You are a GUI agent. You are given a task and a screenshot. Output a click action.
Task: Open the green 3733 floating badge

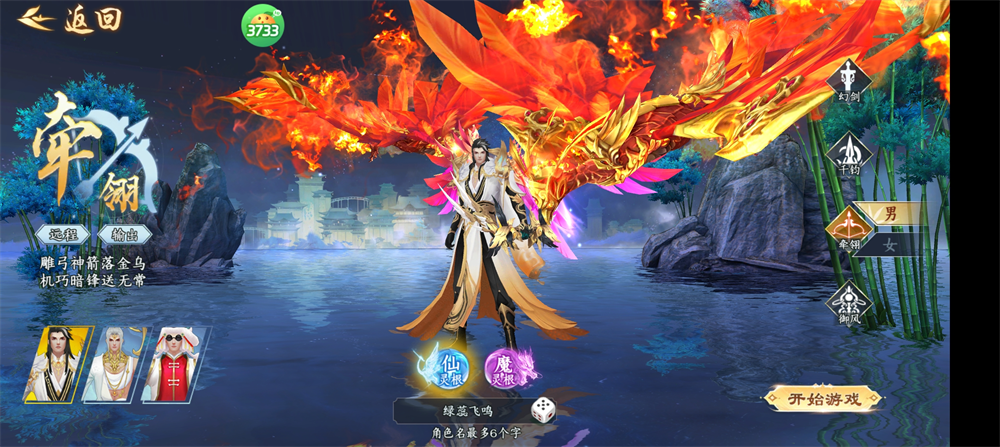pyautogui.click(x=262, y=26)
